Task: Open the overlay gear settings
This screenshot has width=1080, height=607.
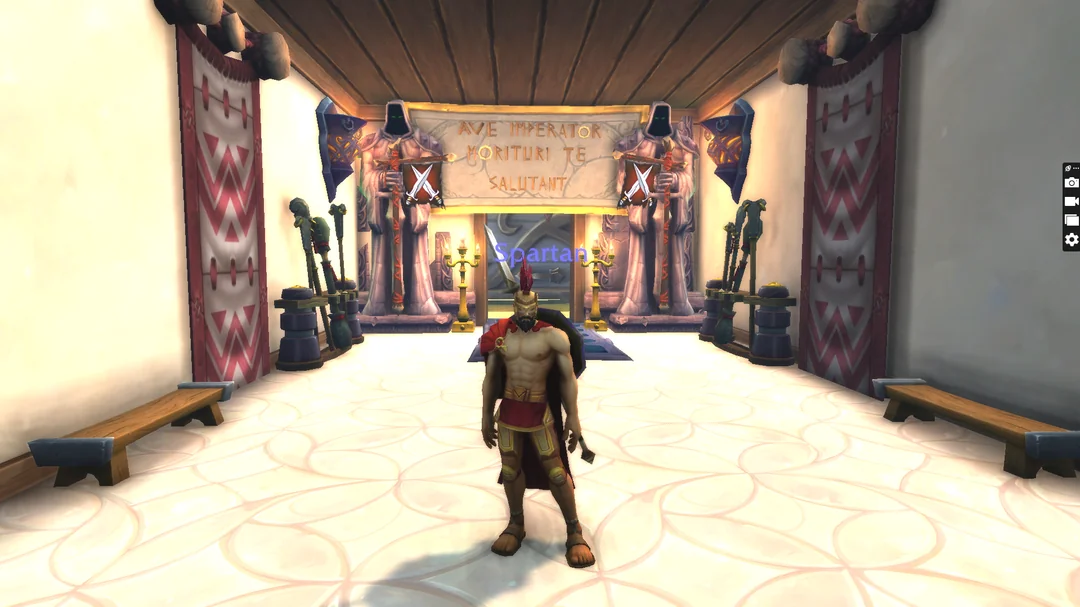Action: (1071, 239)
